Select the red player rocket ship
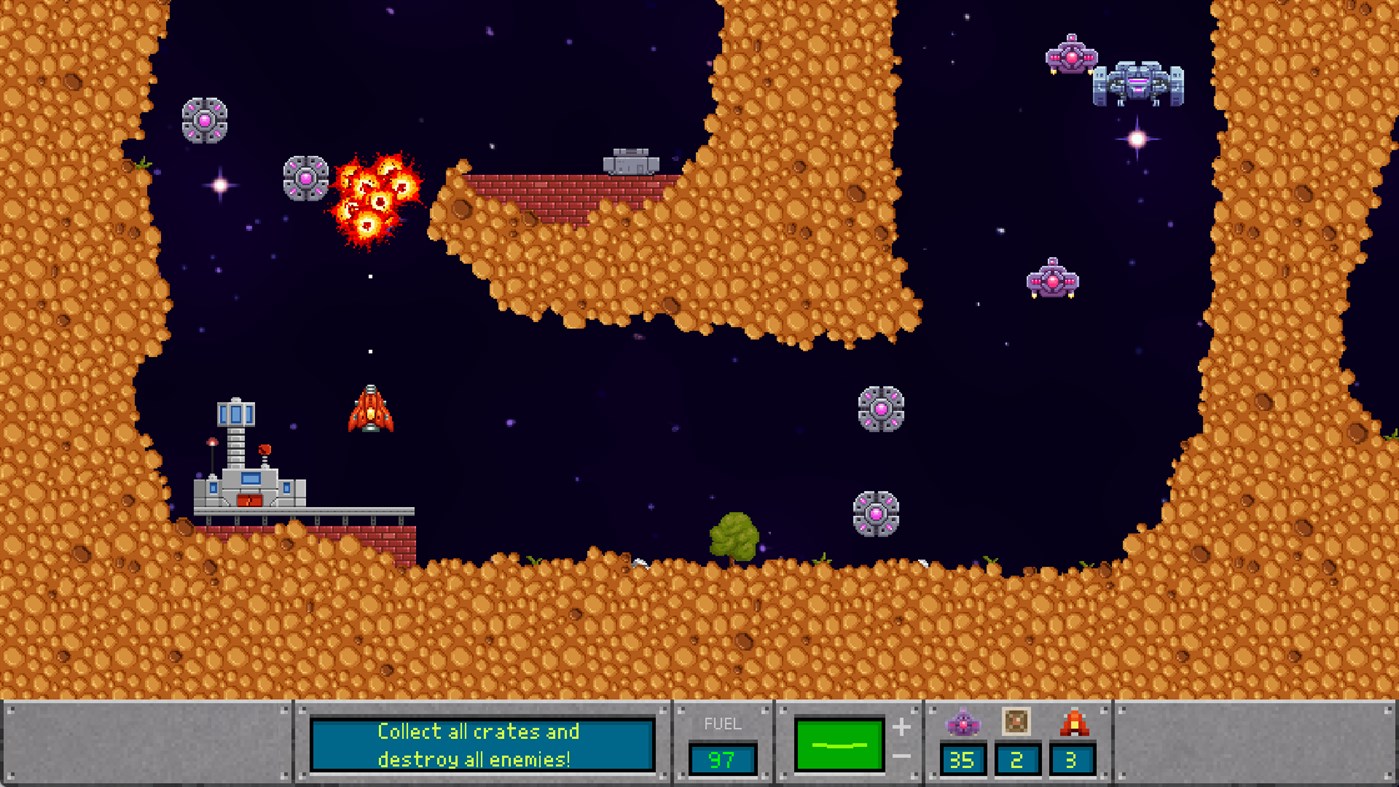Image resolution: width=1399 pixels, height=787 pixels. tap(370, 410)
